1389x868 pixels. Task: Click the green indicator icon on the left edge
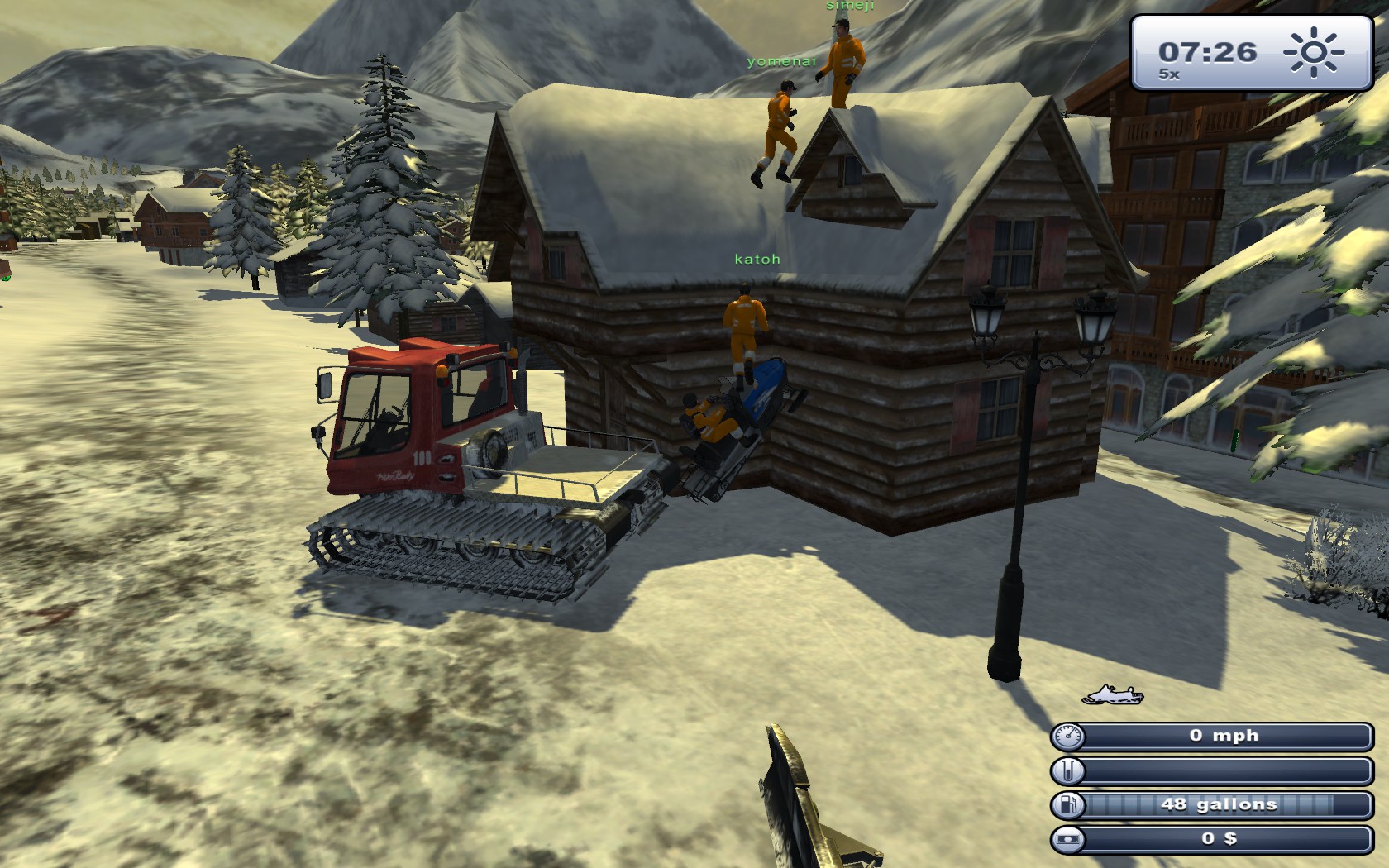click(6, 279)
